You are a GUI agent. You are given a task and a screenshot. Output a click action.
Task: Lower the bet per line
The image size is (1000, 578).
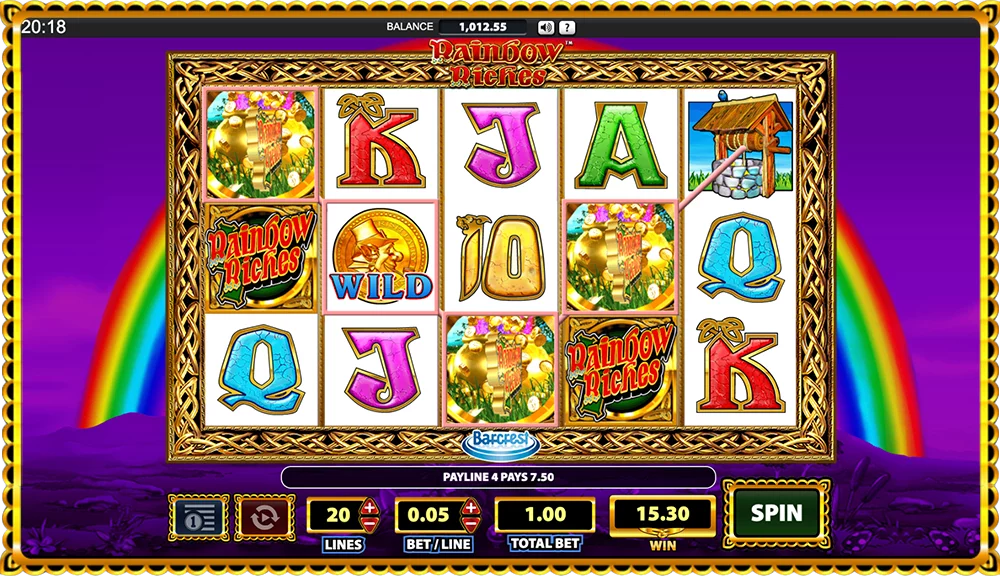click(x=471, y=524)
